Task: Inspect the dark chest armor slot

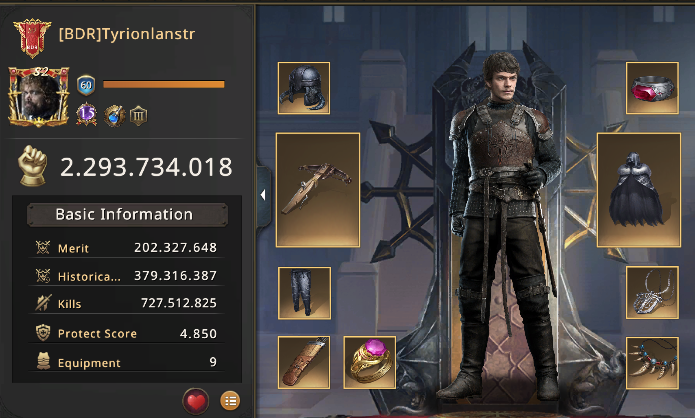Action: (638, 190)
